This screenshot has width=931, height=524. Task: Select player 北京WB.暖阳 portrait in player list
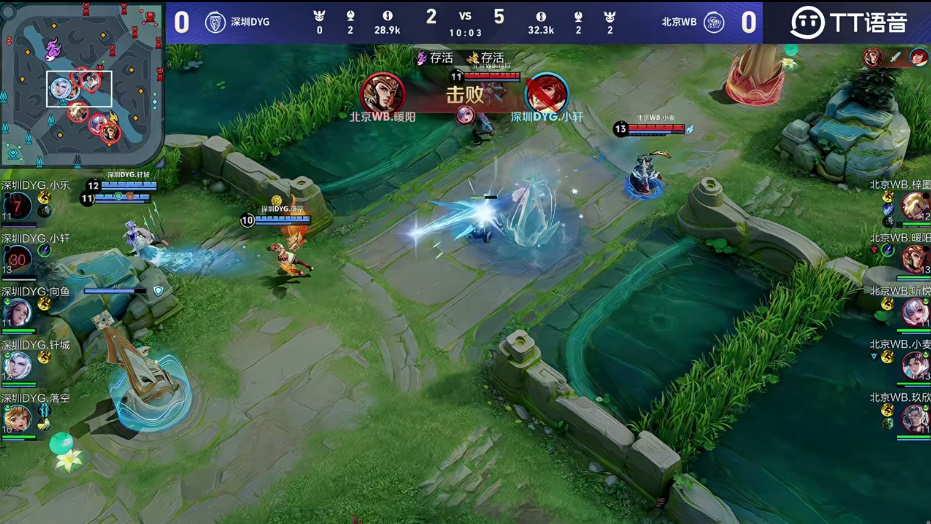point(914,260)
